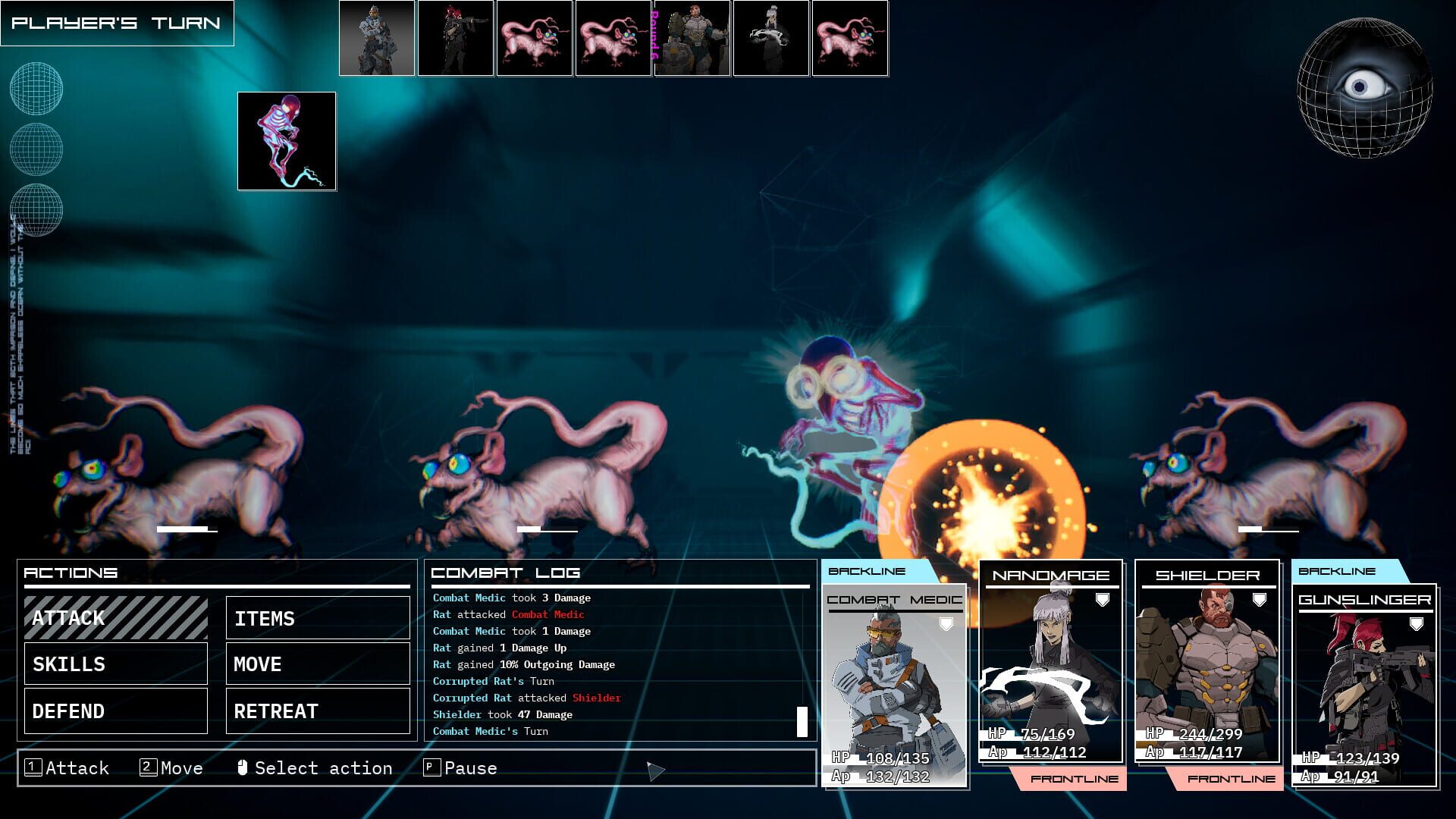Click the bottom wireframe sphere icon

(x=36, y=211)
